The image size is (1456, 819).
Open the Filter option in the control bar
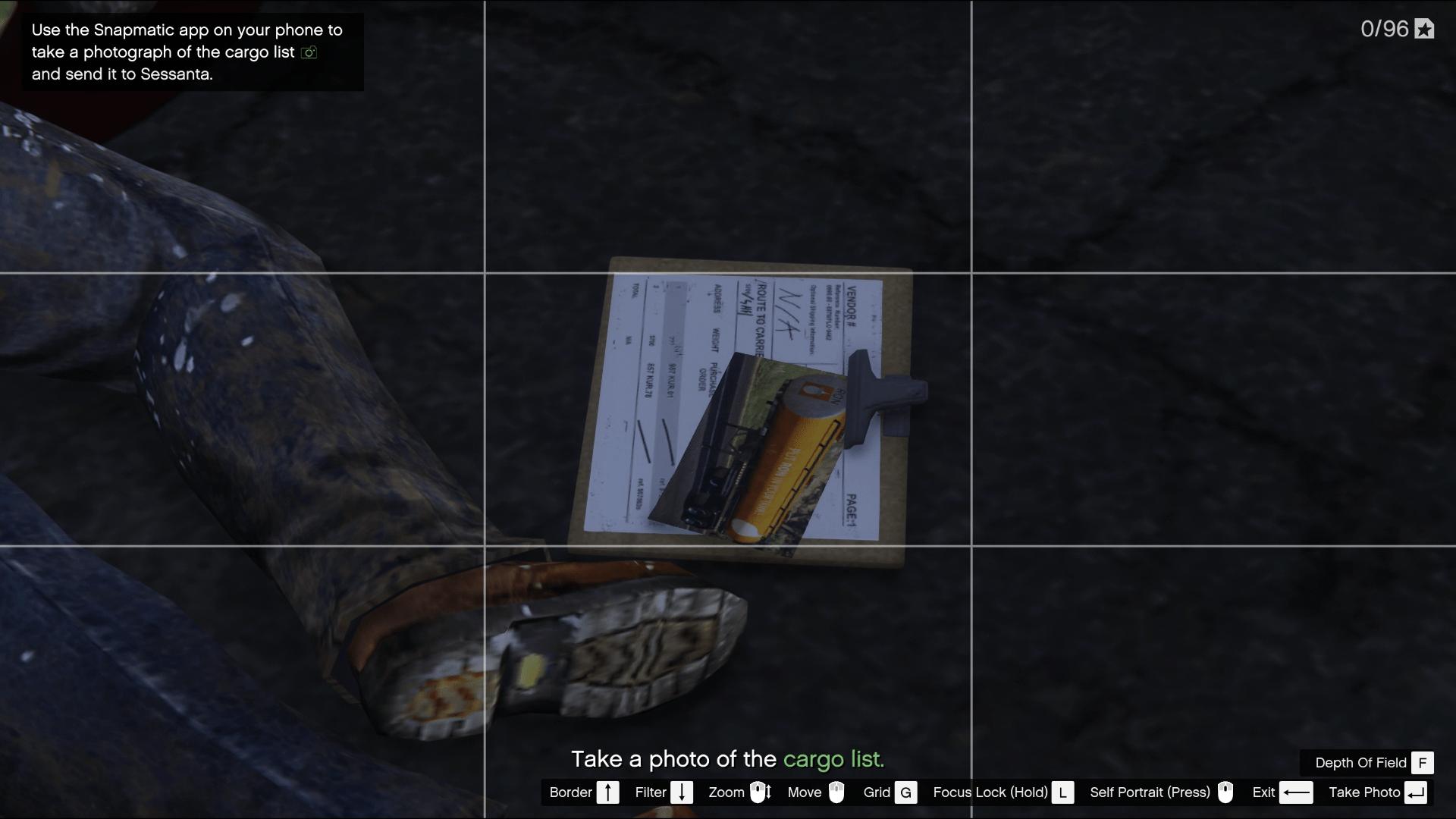coord(651,792)
